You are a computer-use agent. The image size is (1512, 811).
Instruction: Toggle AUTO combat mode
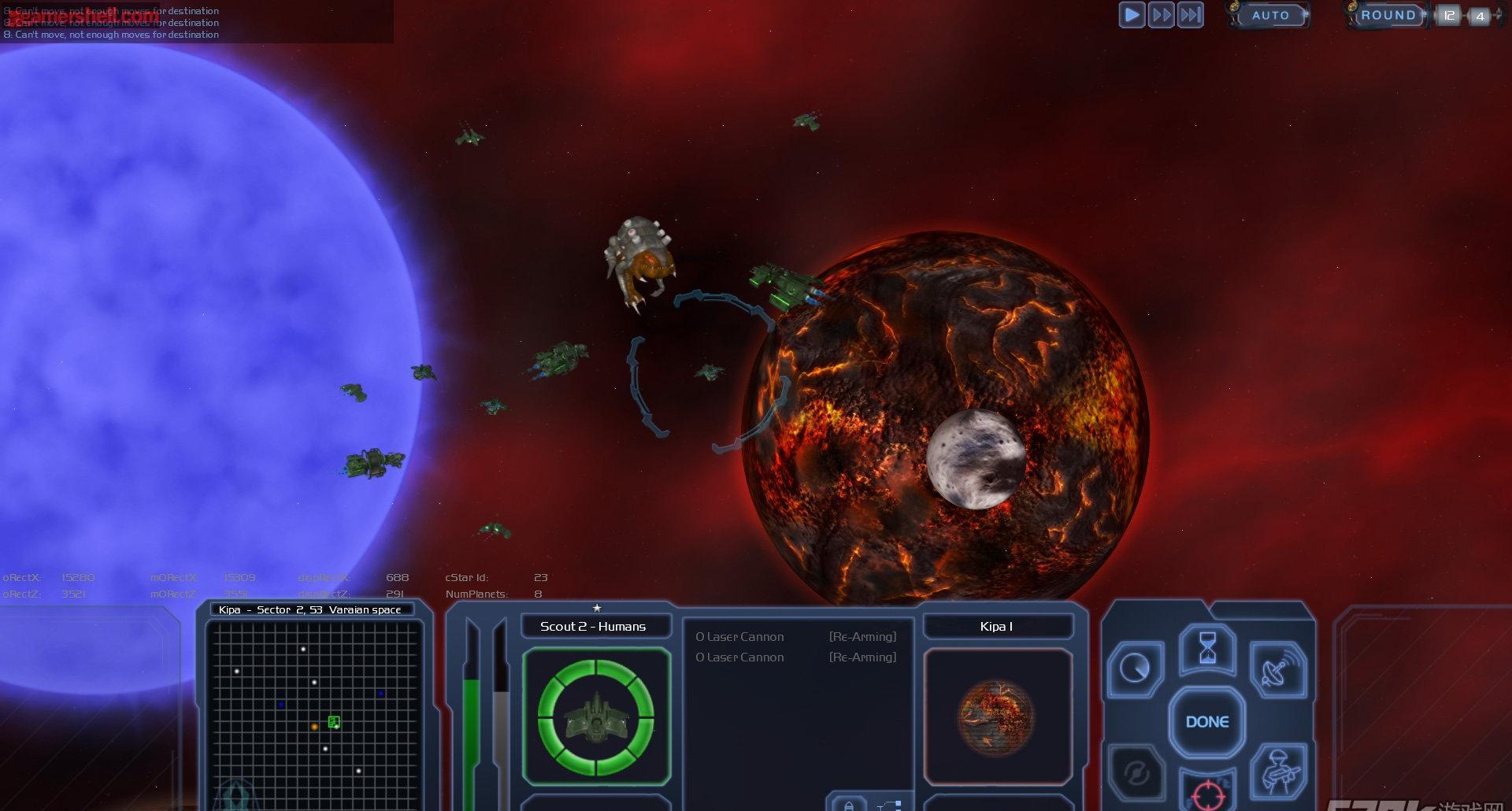click(1270, 15)
